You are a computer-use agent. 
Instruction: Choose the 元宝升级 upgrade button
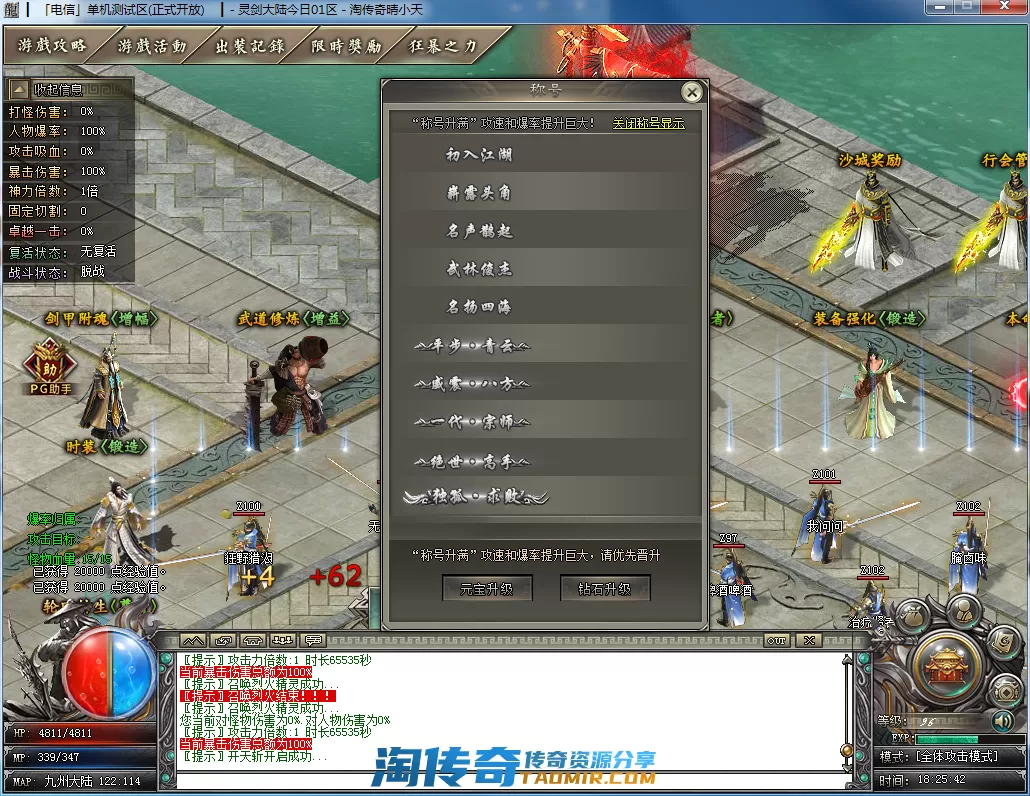pyautogui.click(x=486, y=589)
